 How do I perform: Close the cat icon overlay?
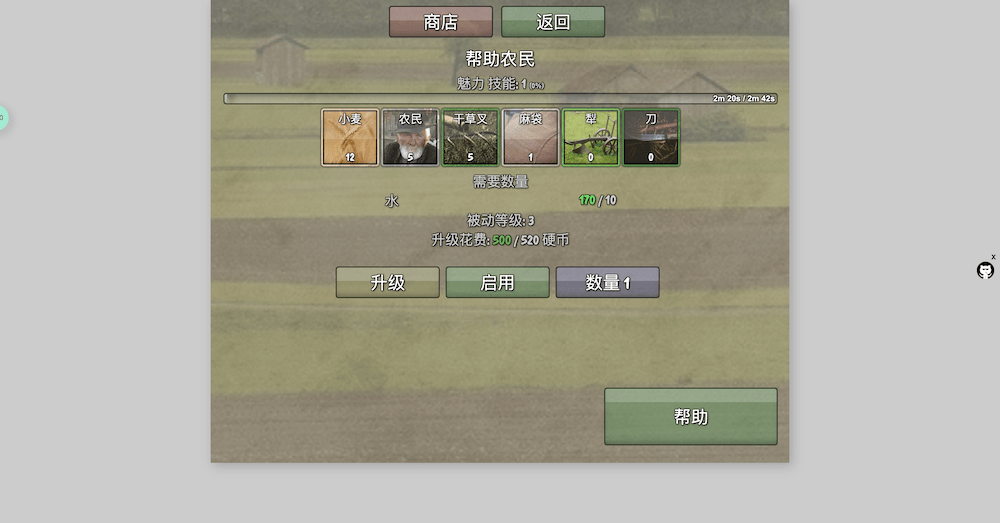(x=993, y=257)
